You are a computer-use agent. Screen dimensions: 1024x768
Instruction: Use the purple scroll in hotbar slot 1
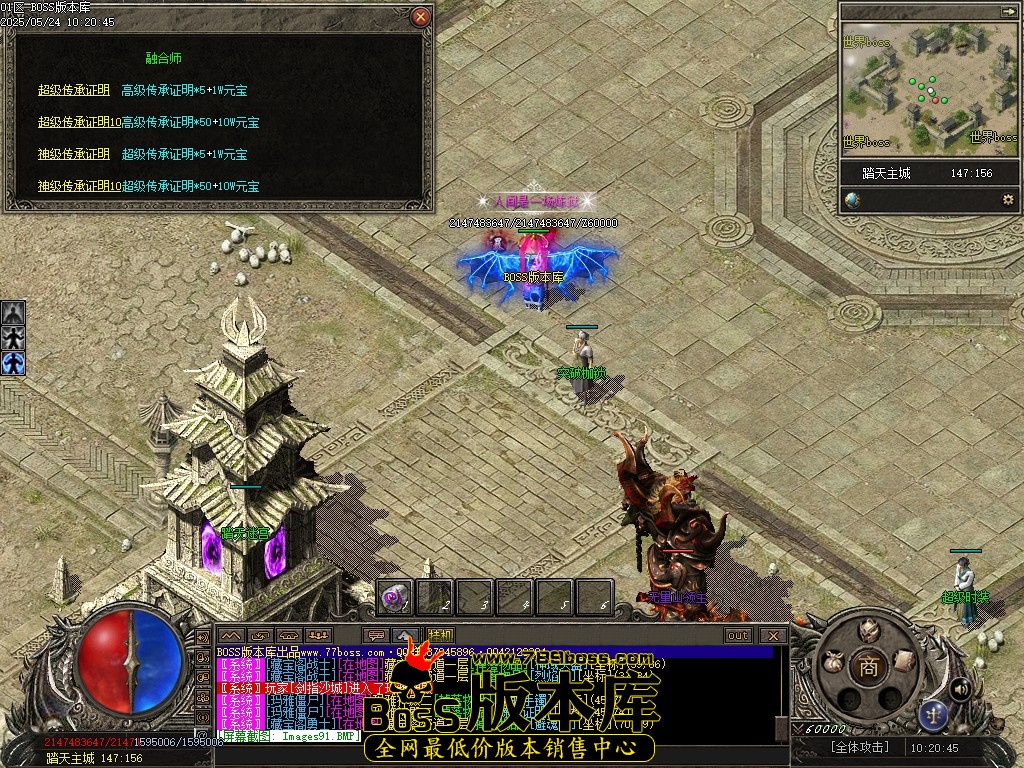[x=394, y=598]
